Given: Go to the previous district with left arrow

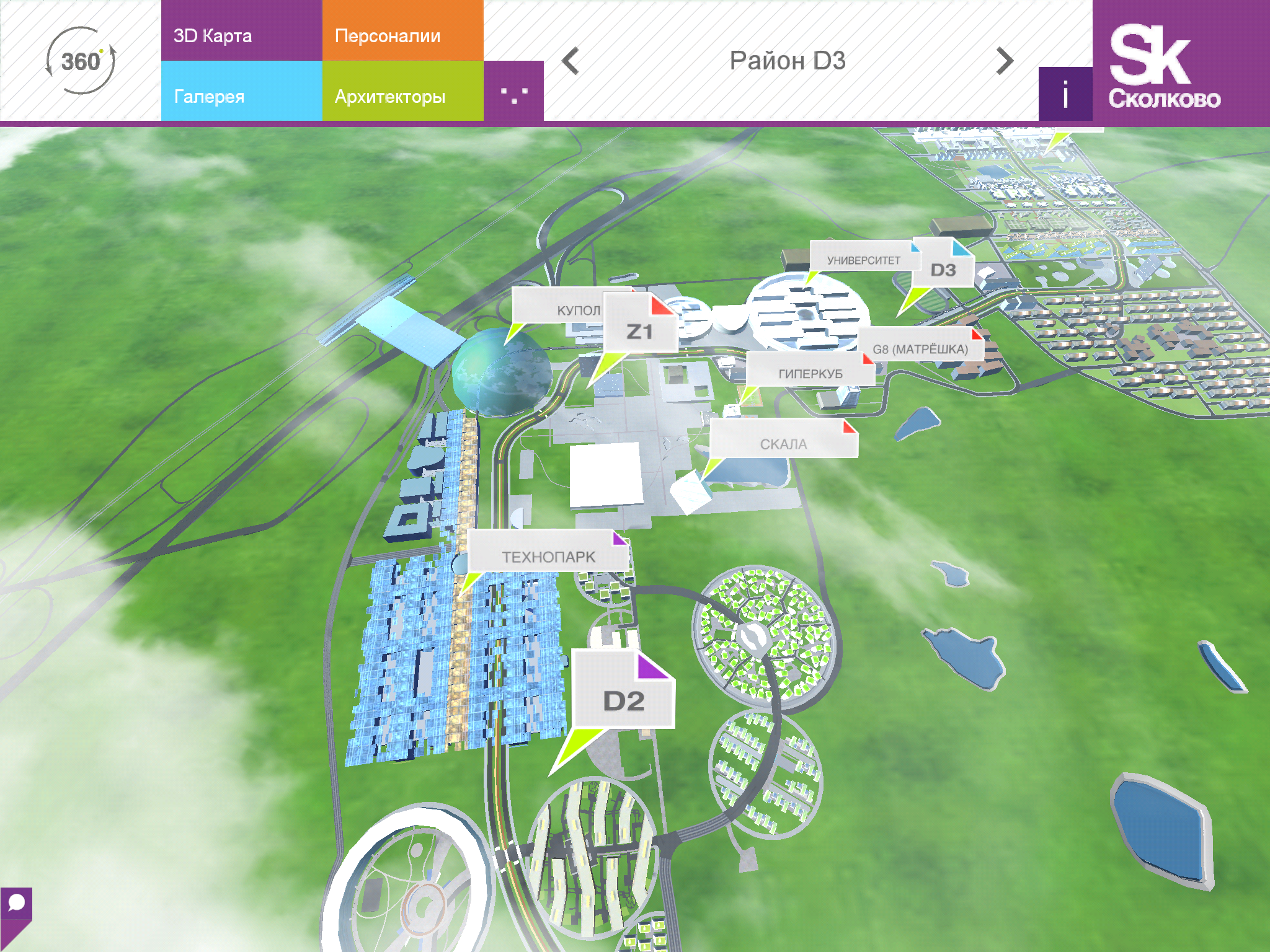Looking at the screenshot, I should pyautogui.click(x=571, y=61).
